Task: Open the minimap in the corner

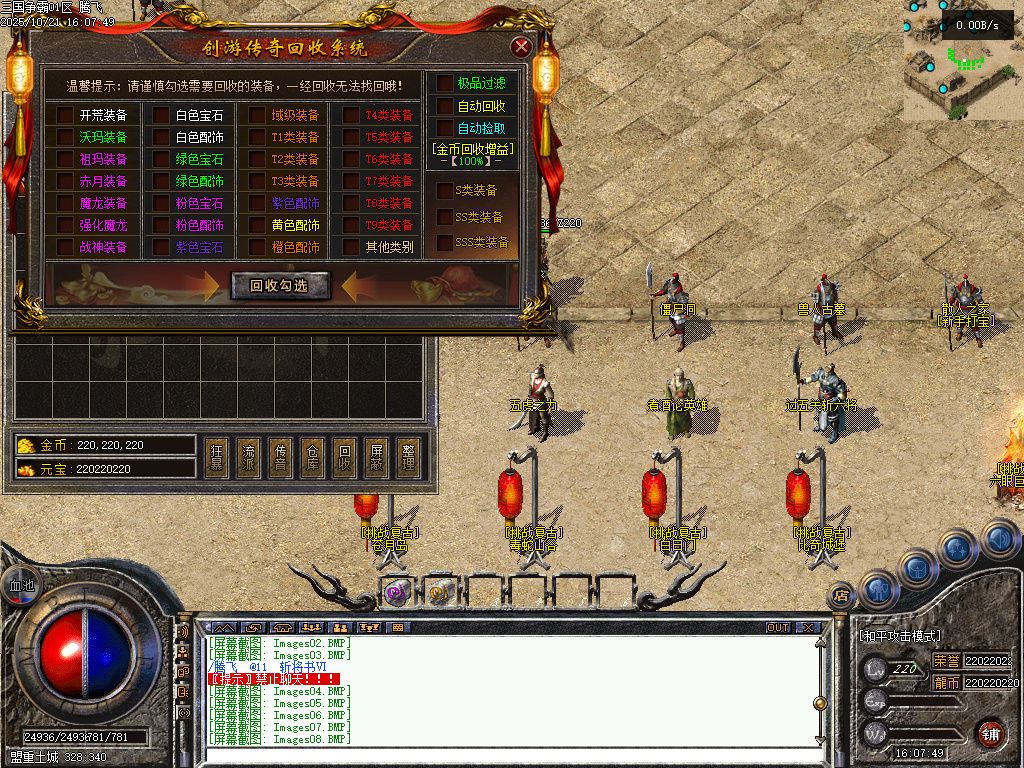Action: click(962, 60)
